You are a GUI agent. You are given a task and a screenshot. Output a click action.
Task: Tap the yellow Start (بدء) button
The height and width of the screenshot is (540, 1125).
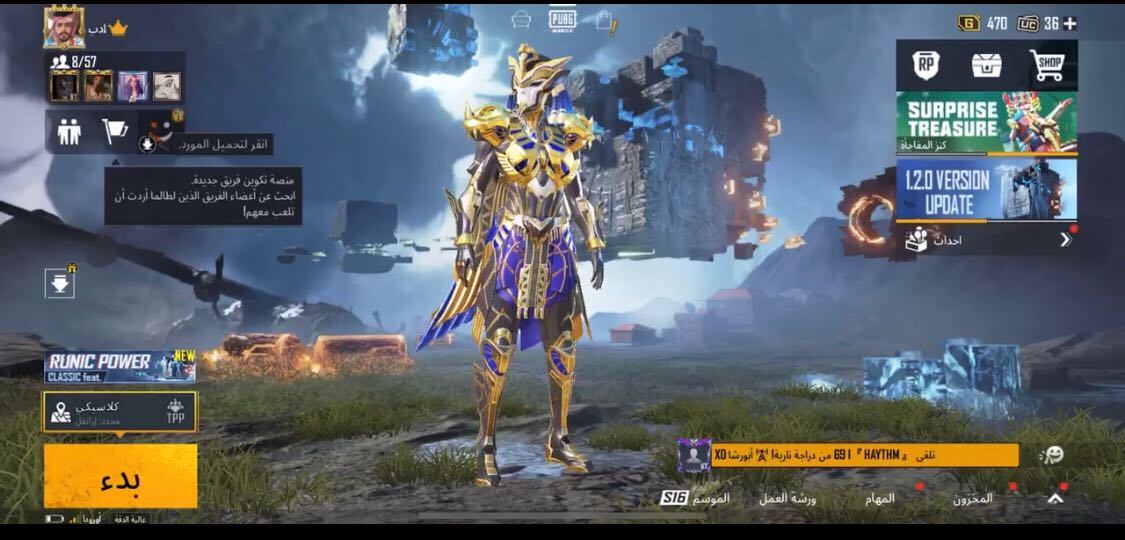[120, 477]
